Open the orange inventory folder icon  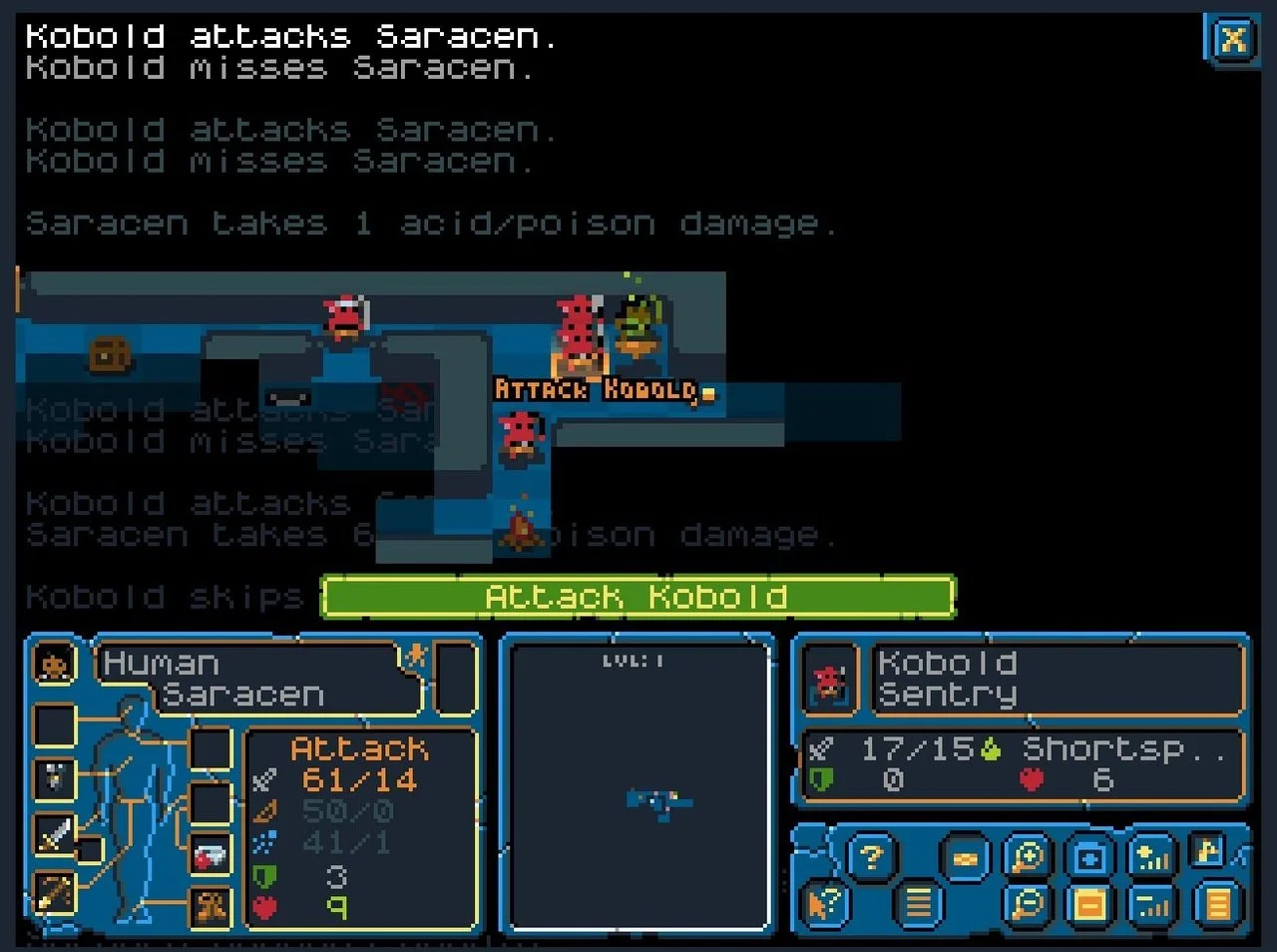(1091, 903)
